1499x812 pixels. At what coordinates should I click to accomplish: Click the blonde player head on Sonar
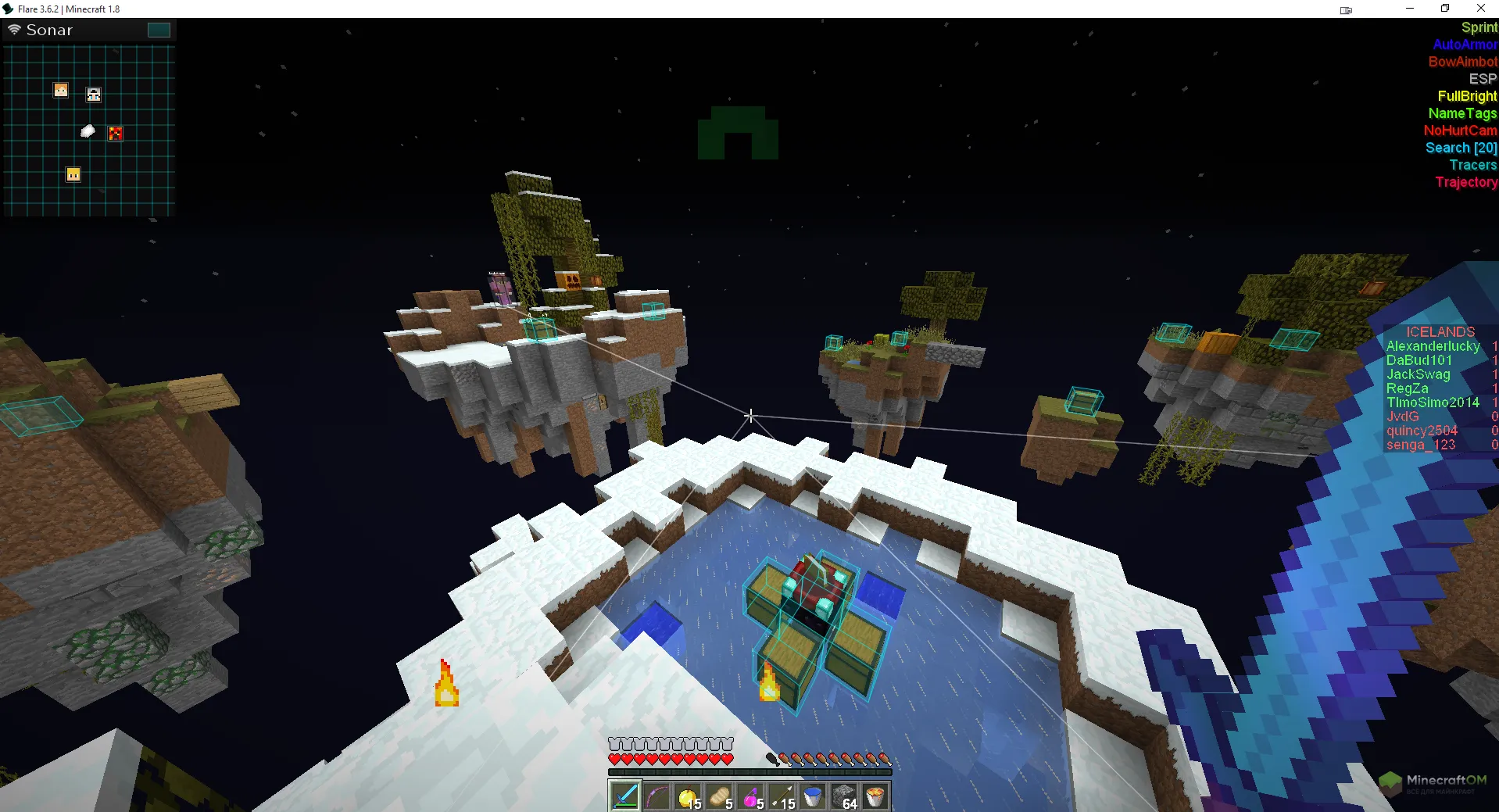(x=73, y=174)
